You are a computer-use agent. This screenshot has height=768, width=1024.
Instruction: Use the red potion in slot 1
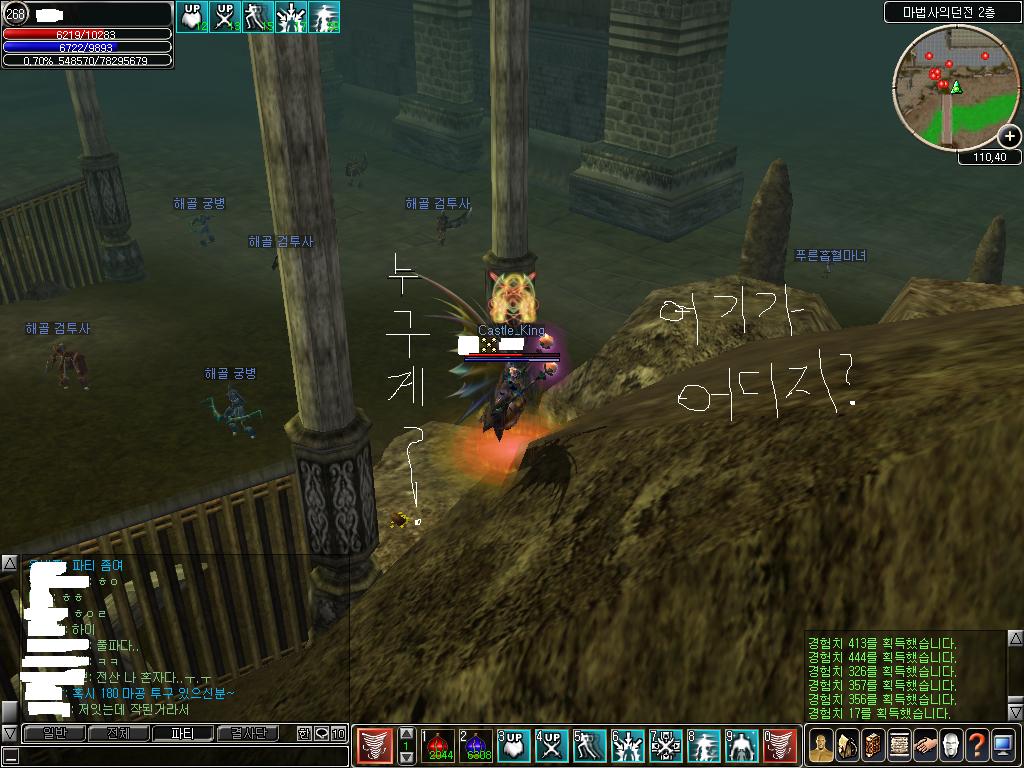pyautogui.click(x=438, y=747)
